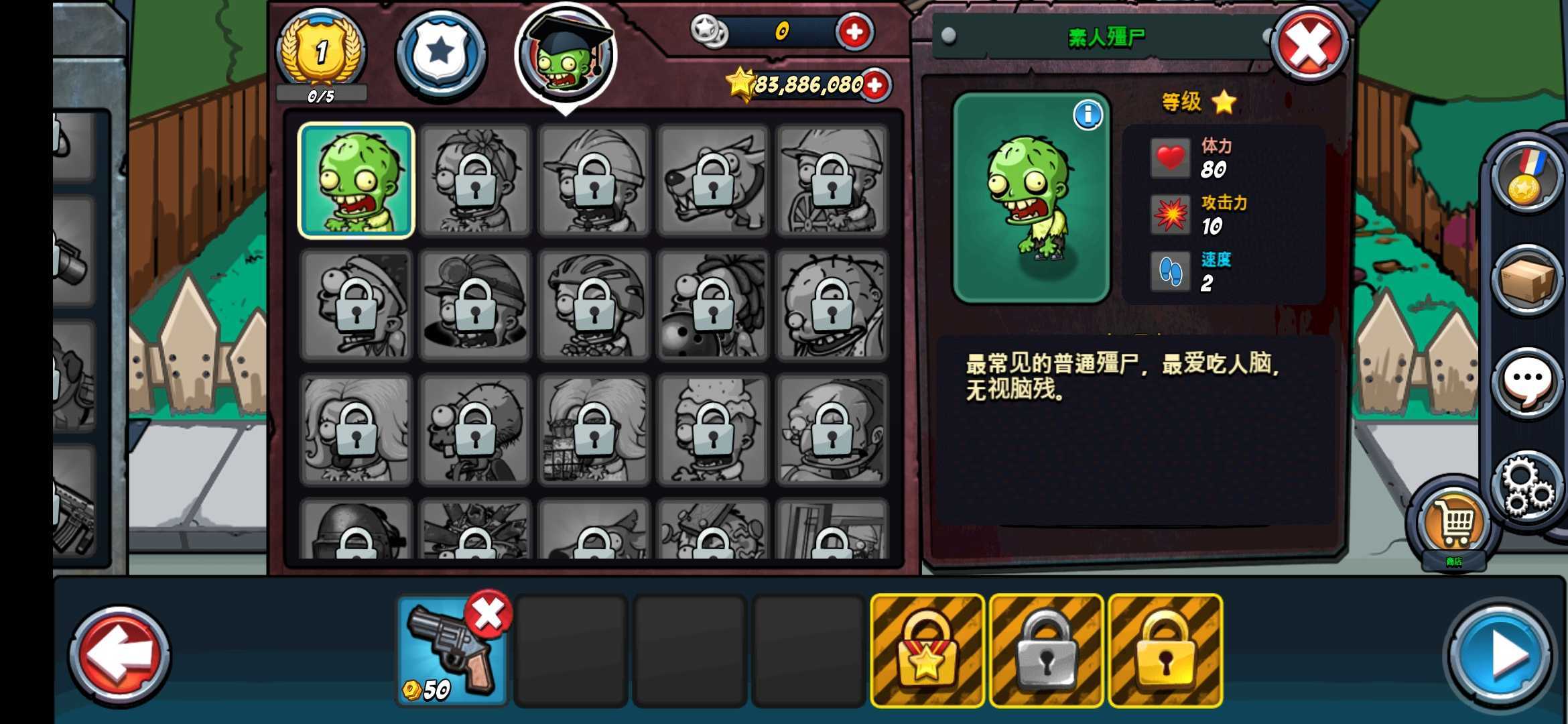
Task: Click the silver star coin icon near counter
Action: pos(710,30)
